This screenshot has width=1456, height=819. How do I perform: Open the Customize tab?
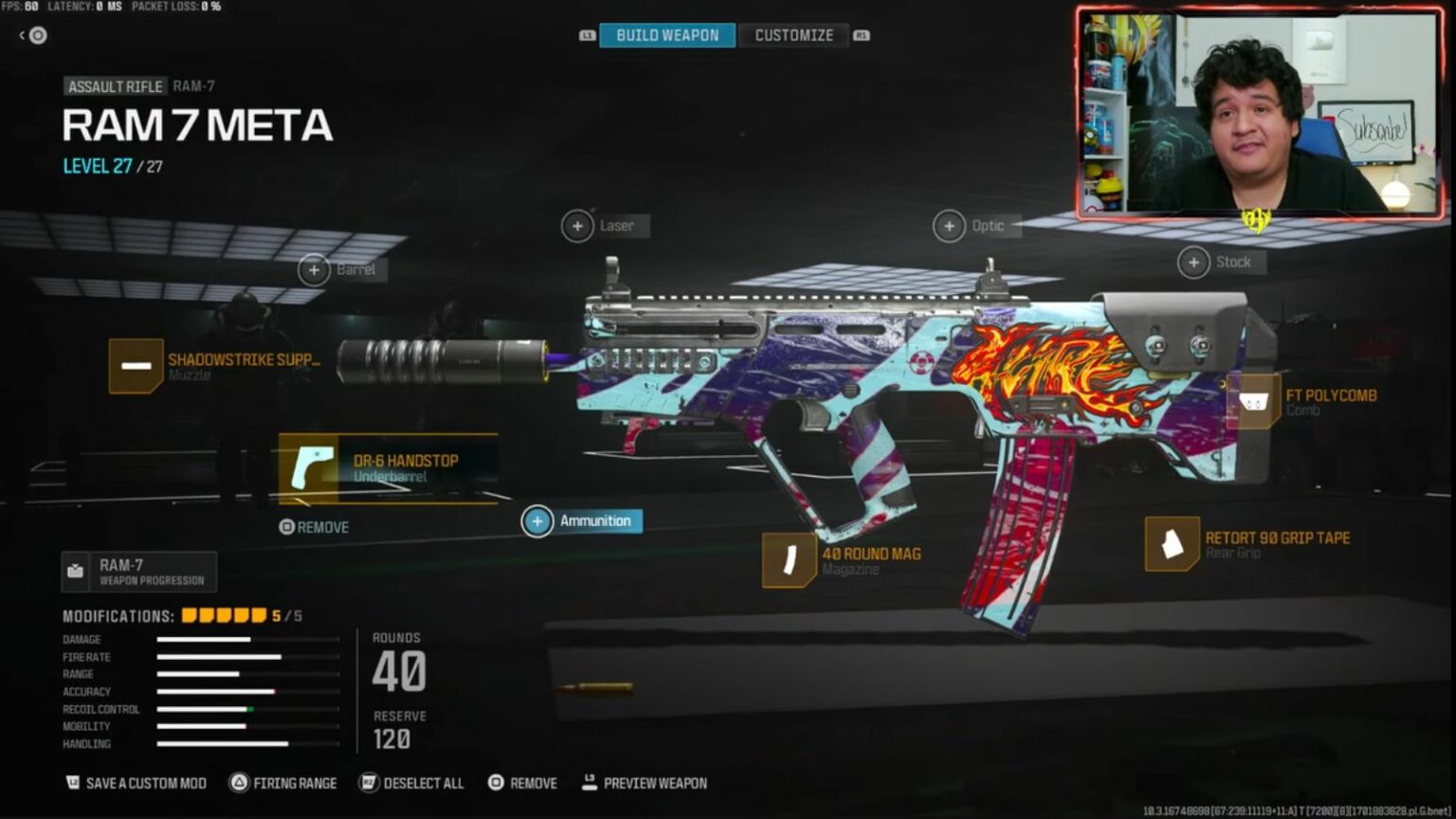[x=793, y=35]
